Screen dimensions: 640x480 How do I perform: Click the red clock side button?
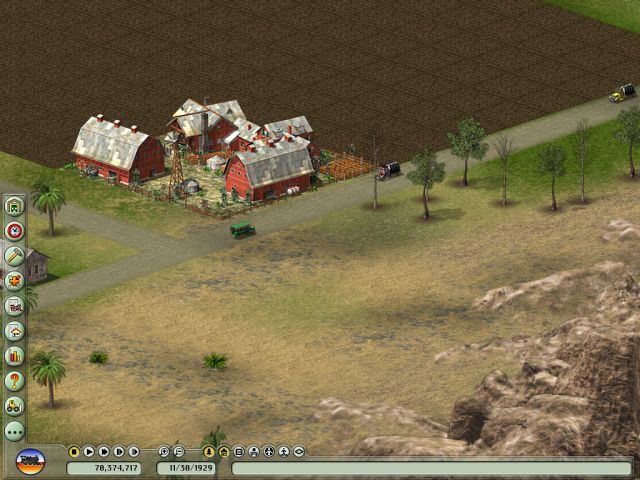[x=14, y=231]
